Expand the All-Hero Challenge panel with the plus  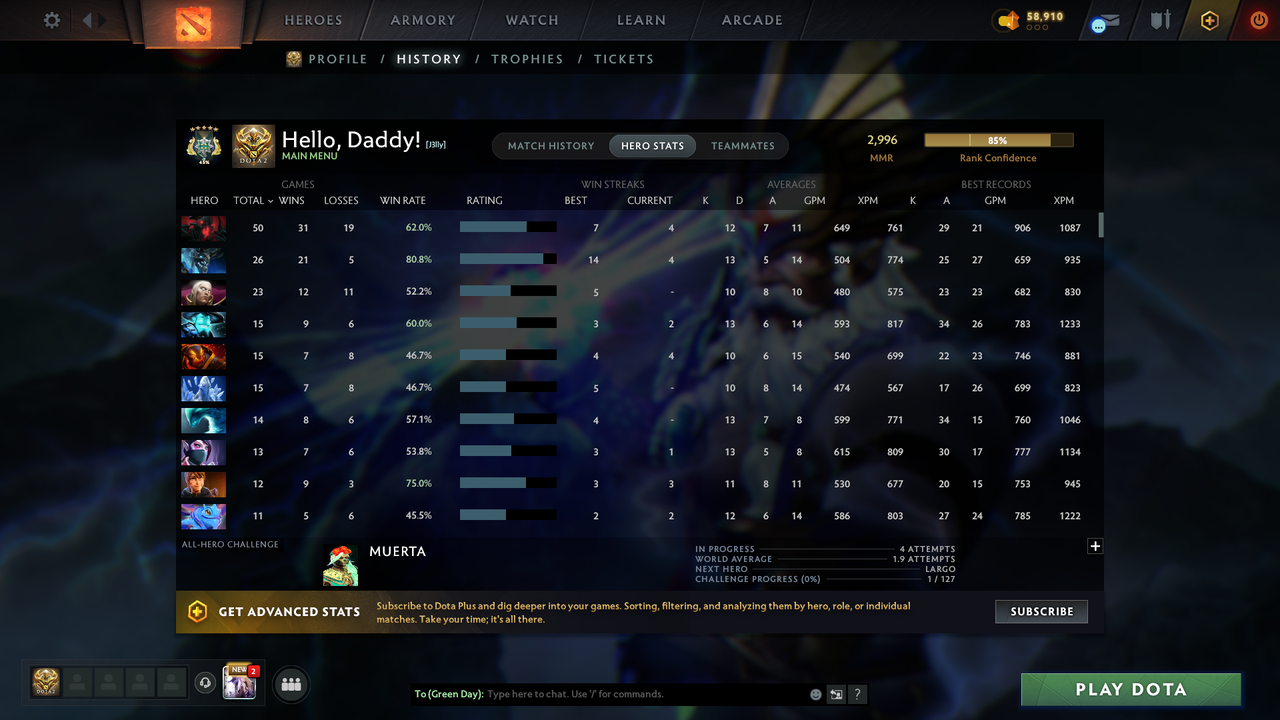pyautogui.click(x=1095, y=546)
